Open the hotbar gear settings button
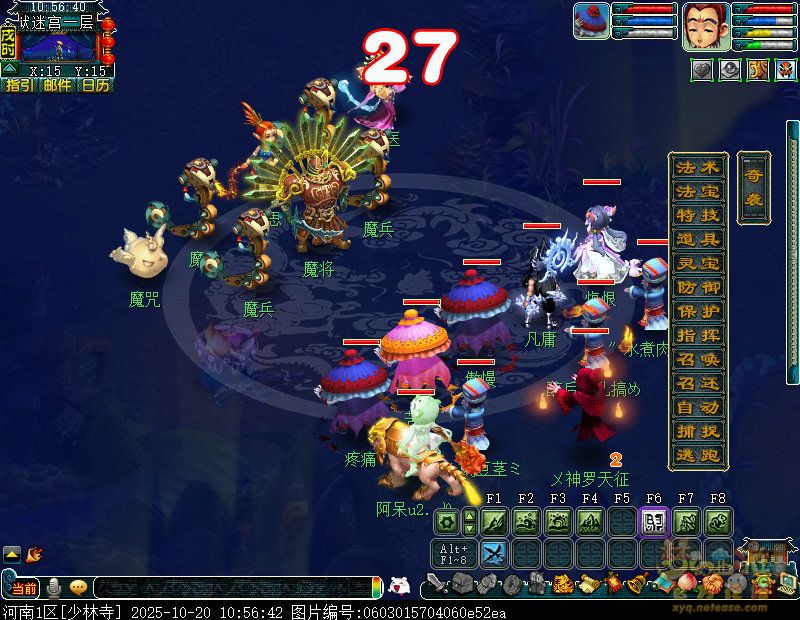 pos(446,521)
